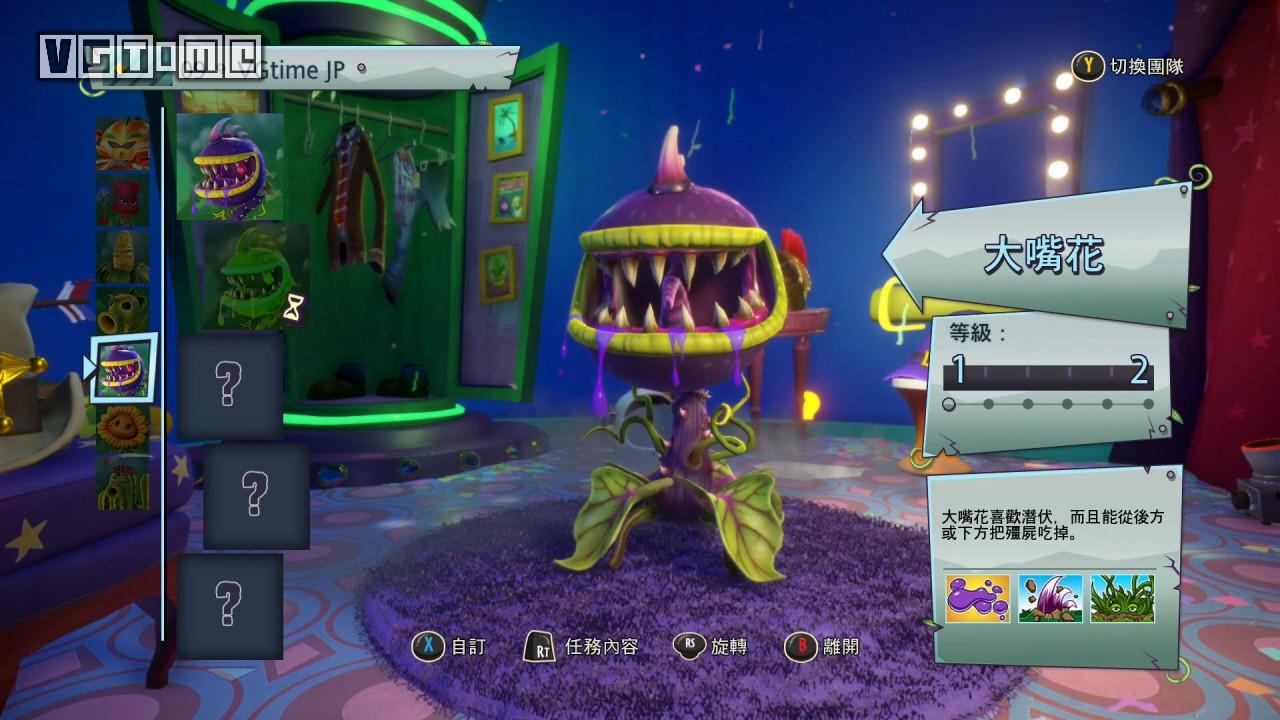The image size is (1280, 720).
Task: Choose the Sunflower character portrait
Action: (x=122, y=428)
